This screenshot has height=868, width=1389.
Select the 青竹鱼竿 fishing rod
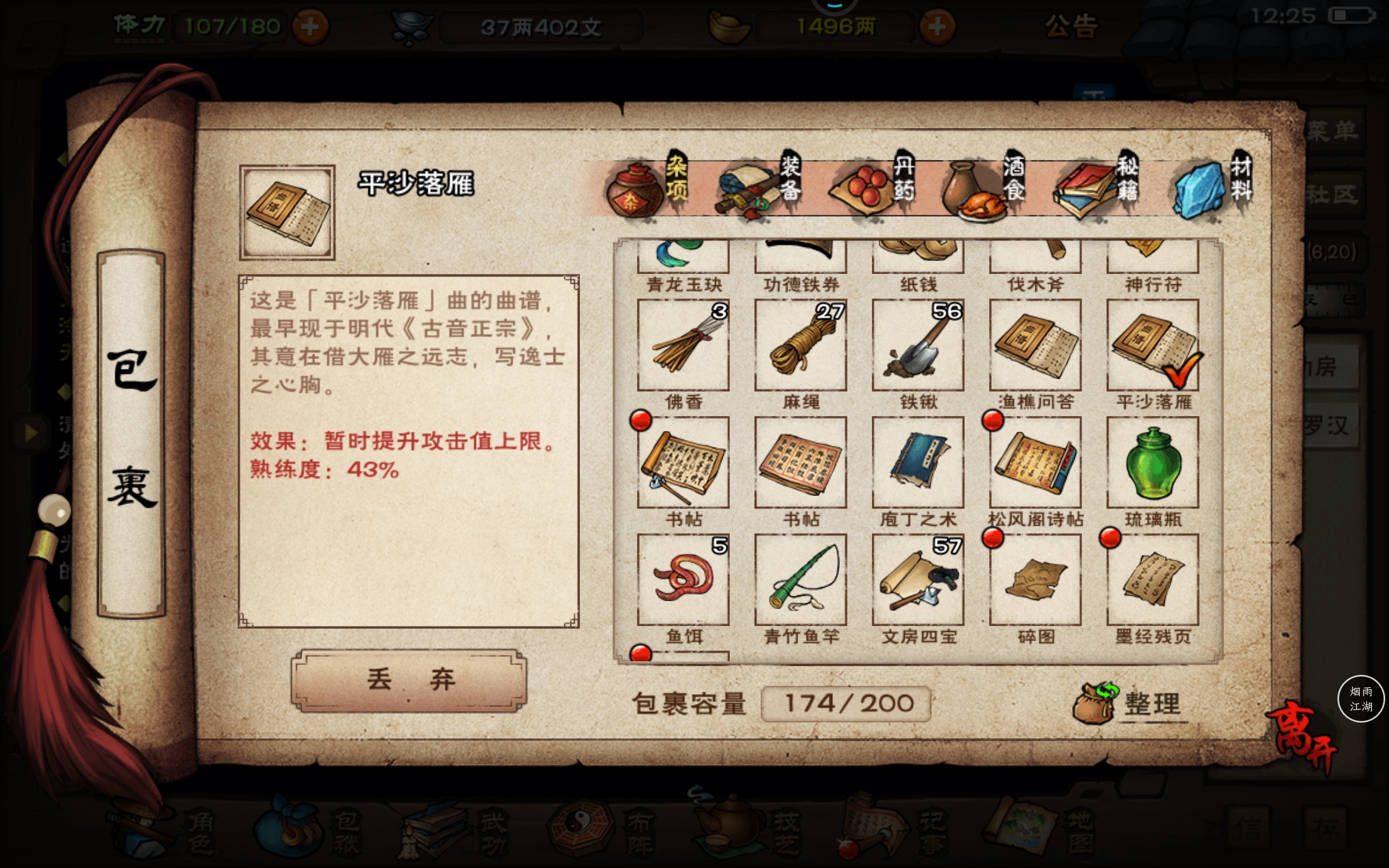coord(801,580)
